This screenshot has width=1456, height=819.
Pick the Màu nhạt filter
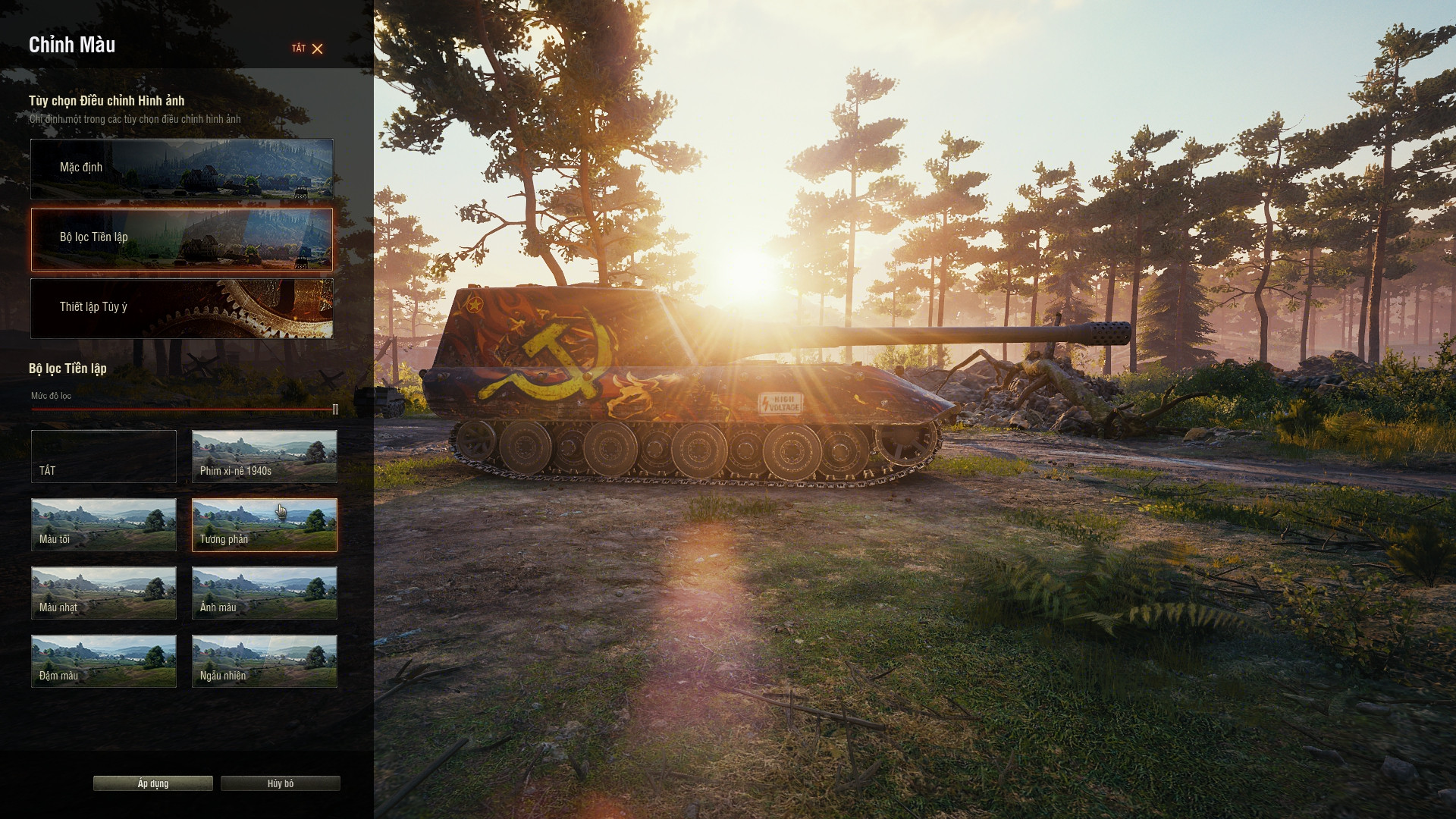104,592
